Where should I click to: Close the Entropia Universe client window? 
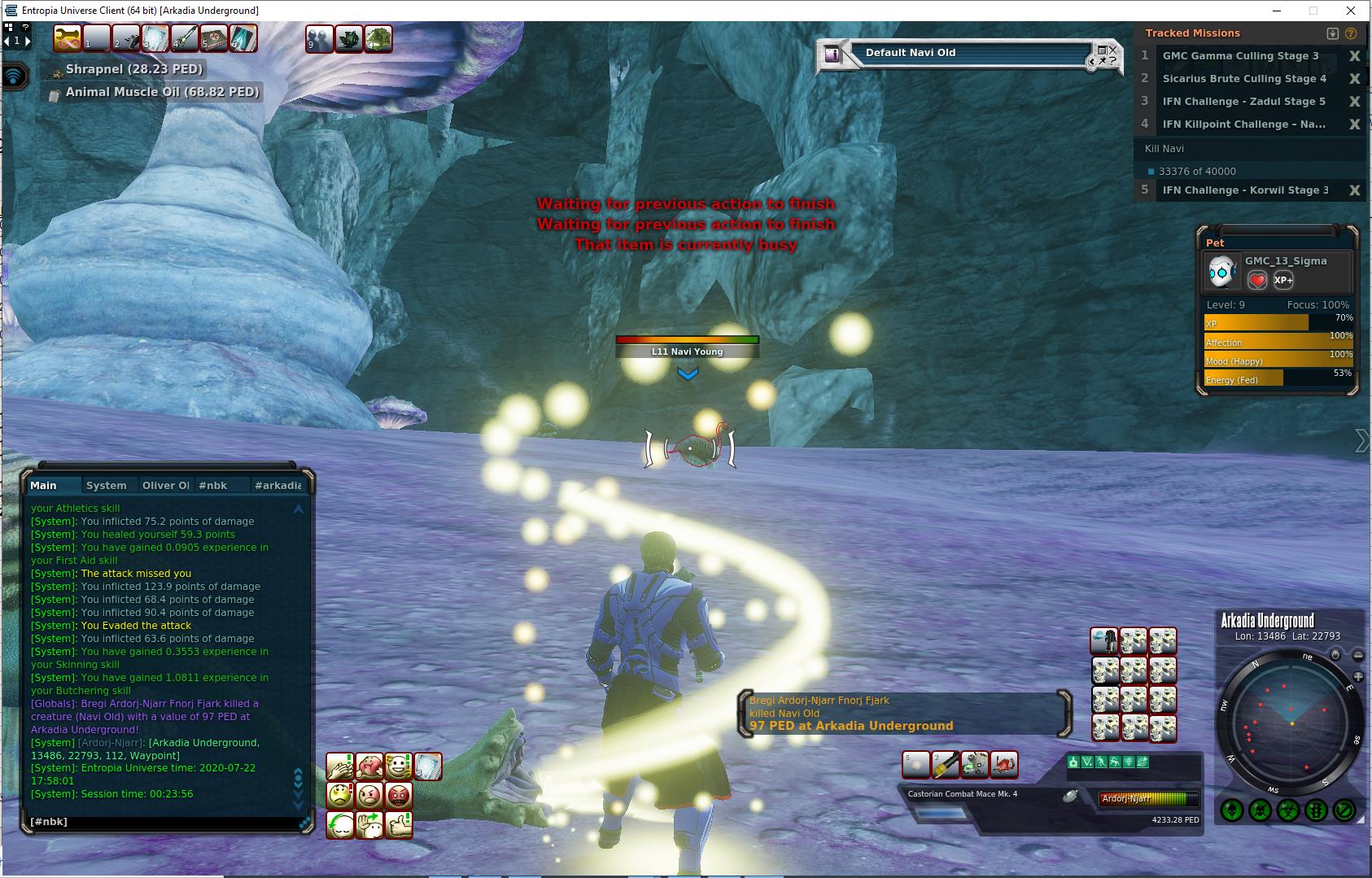[x=1352, y=11]
